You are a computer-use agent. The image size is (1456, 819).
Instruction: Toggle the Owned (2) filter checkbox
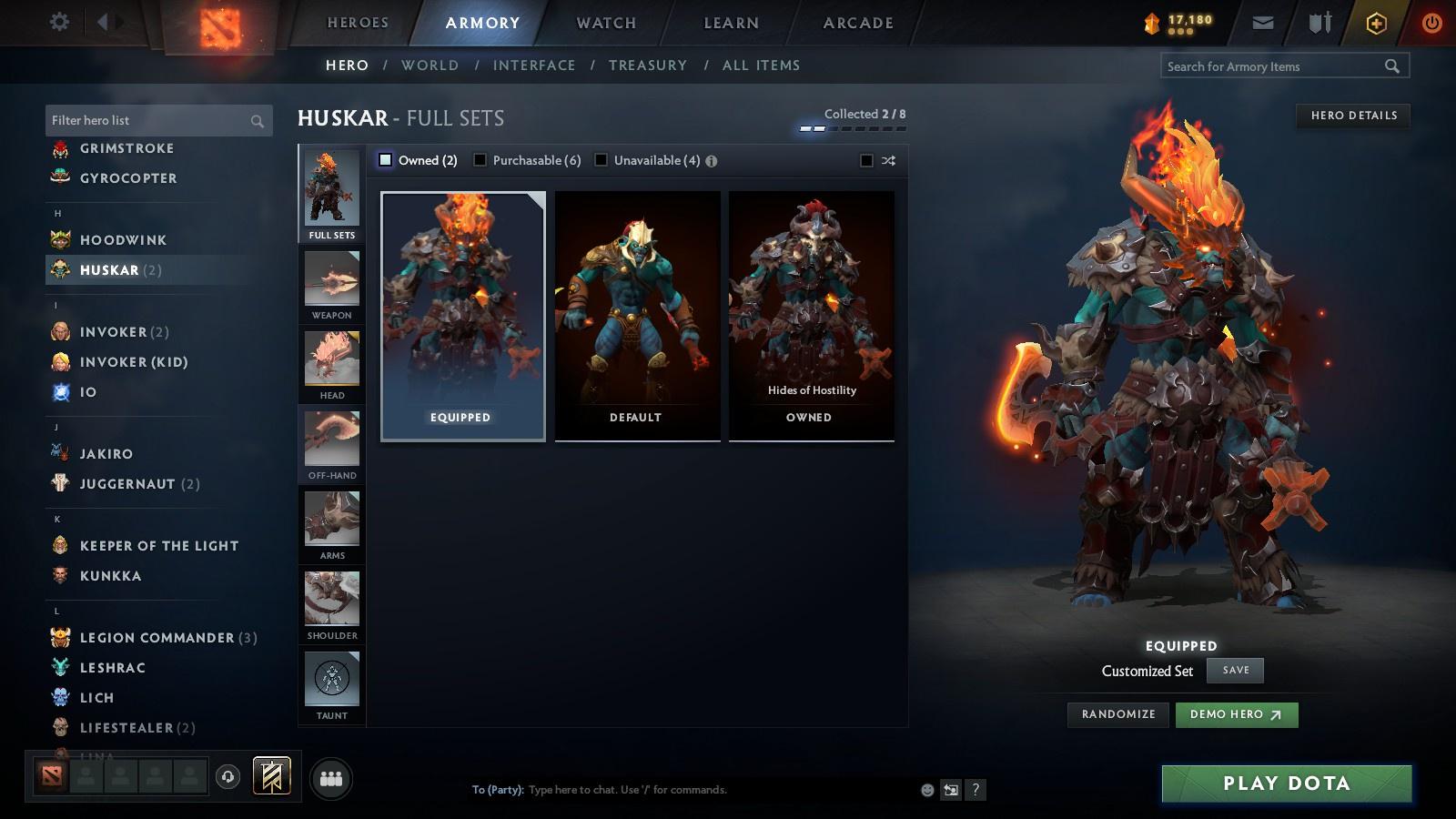(x=385, y=159)
